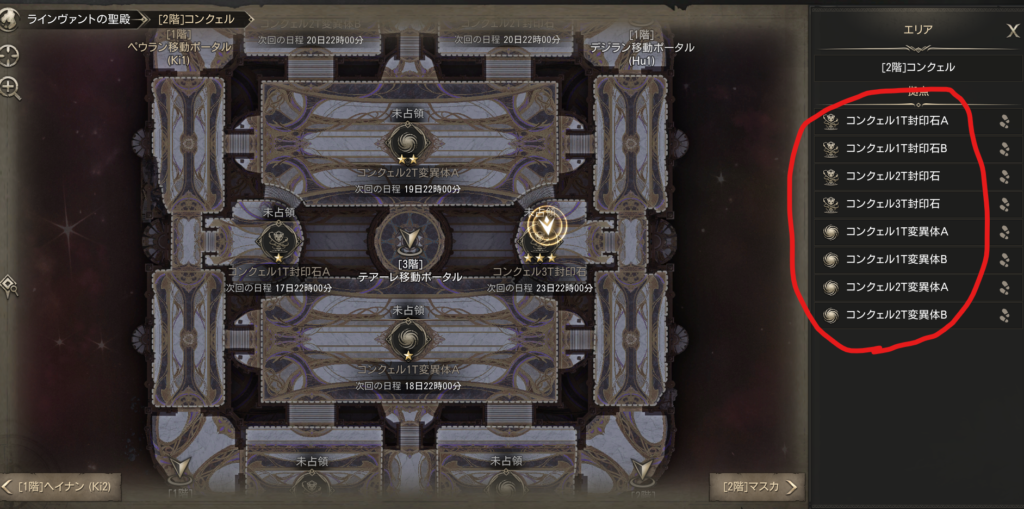Select the コンクェル1T封印石A map marker

278,241
